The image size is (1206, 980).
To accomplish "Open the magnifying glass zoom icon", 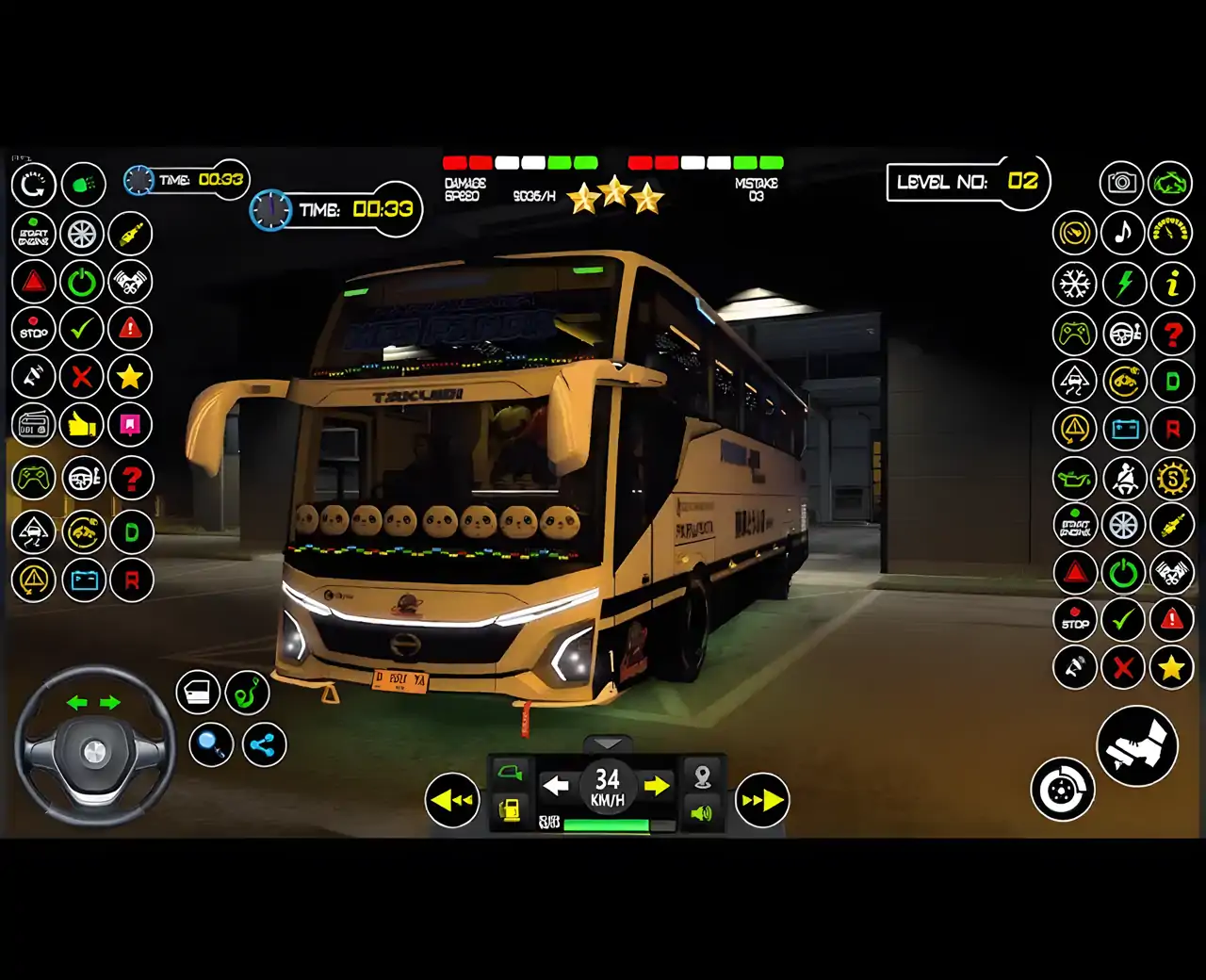I will [x=211, y=745].
